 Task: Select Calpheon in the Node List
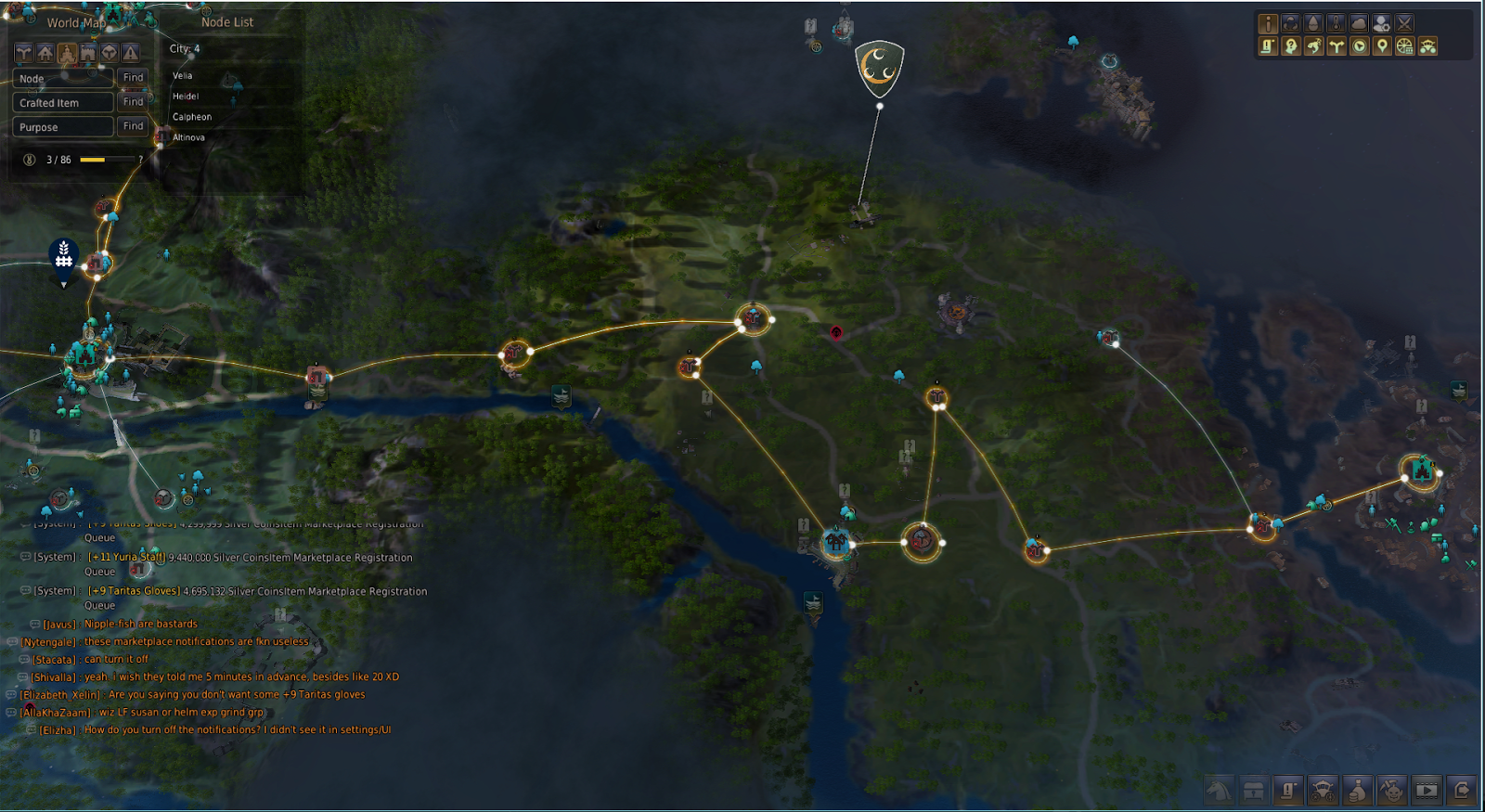(x=191, y=116)
